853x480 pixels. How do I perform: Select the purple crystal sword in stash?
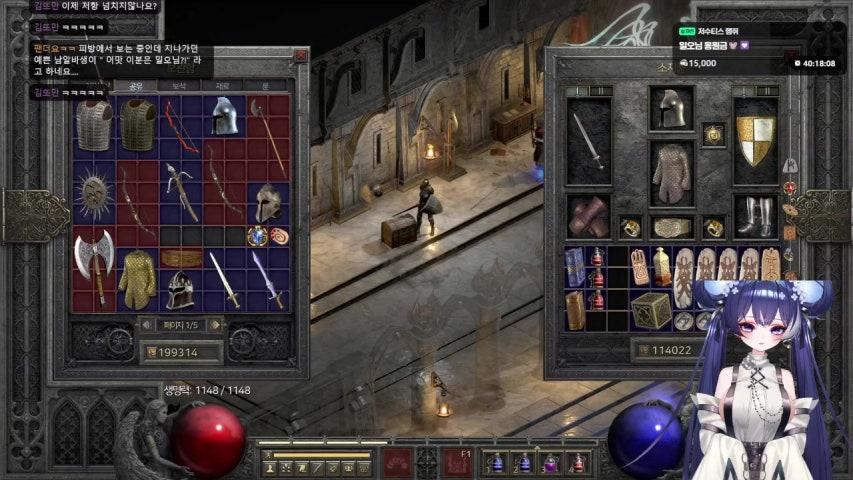[x=268, y=278]
